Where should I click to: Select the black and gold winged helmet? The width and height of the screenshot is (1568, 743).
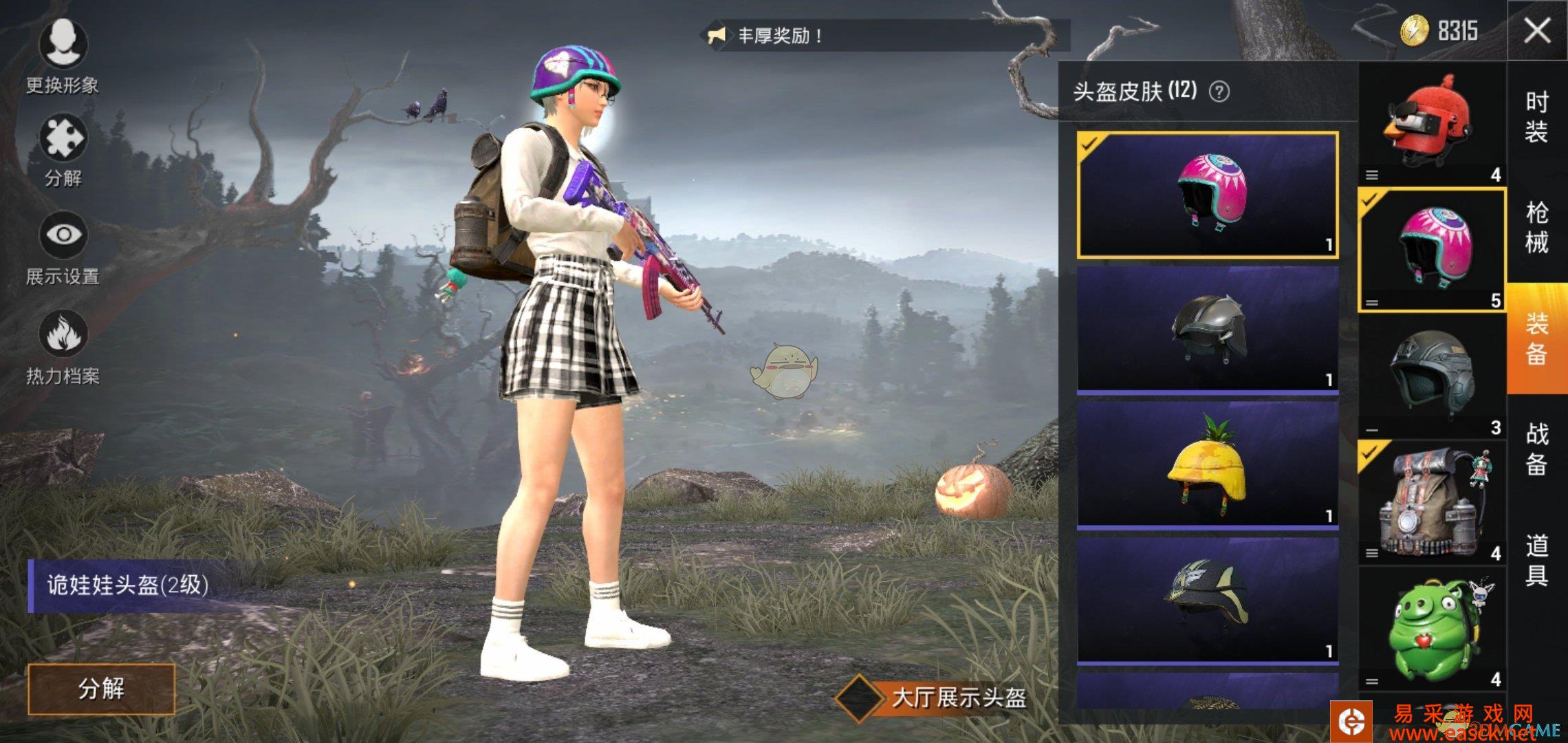coord(1208,600)
